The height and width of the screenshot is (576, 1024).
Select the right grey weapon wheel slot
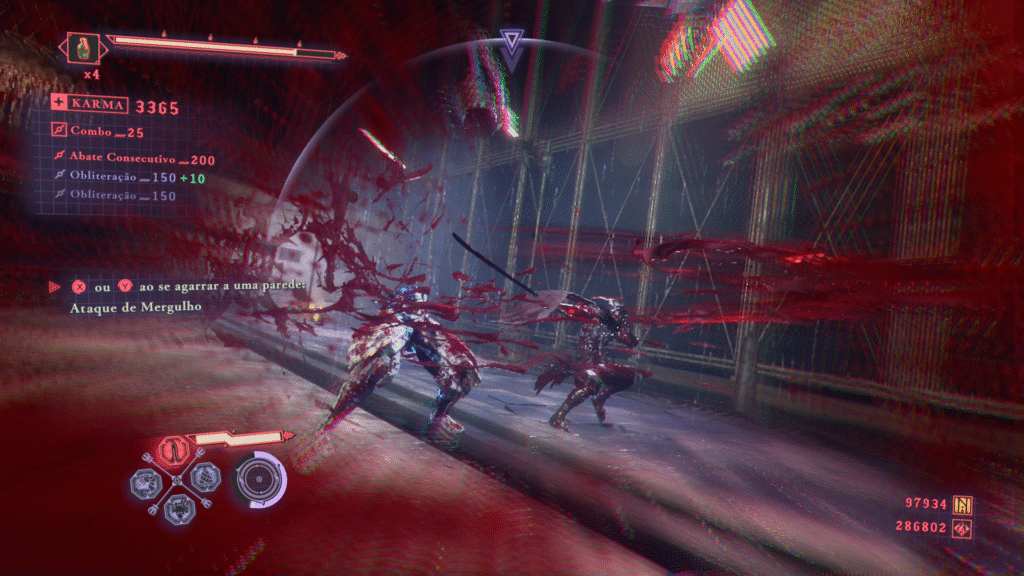[204, 478]
